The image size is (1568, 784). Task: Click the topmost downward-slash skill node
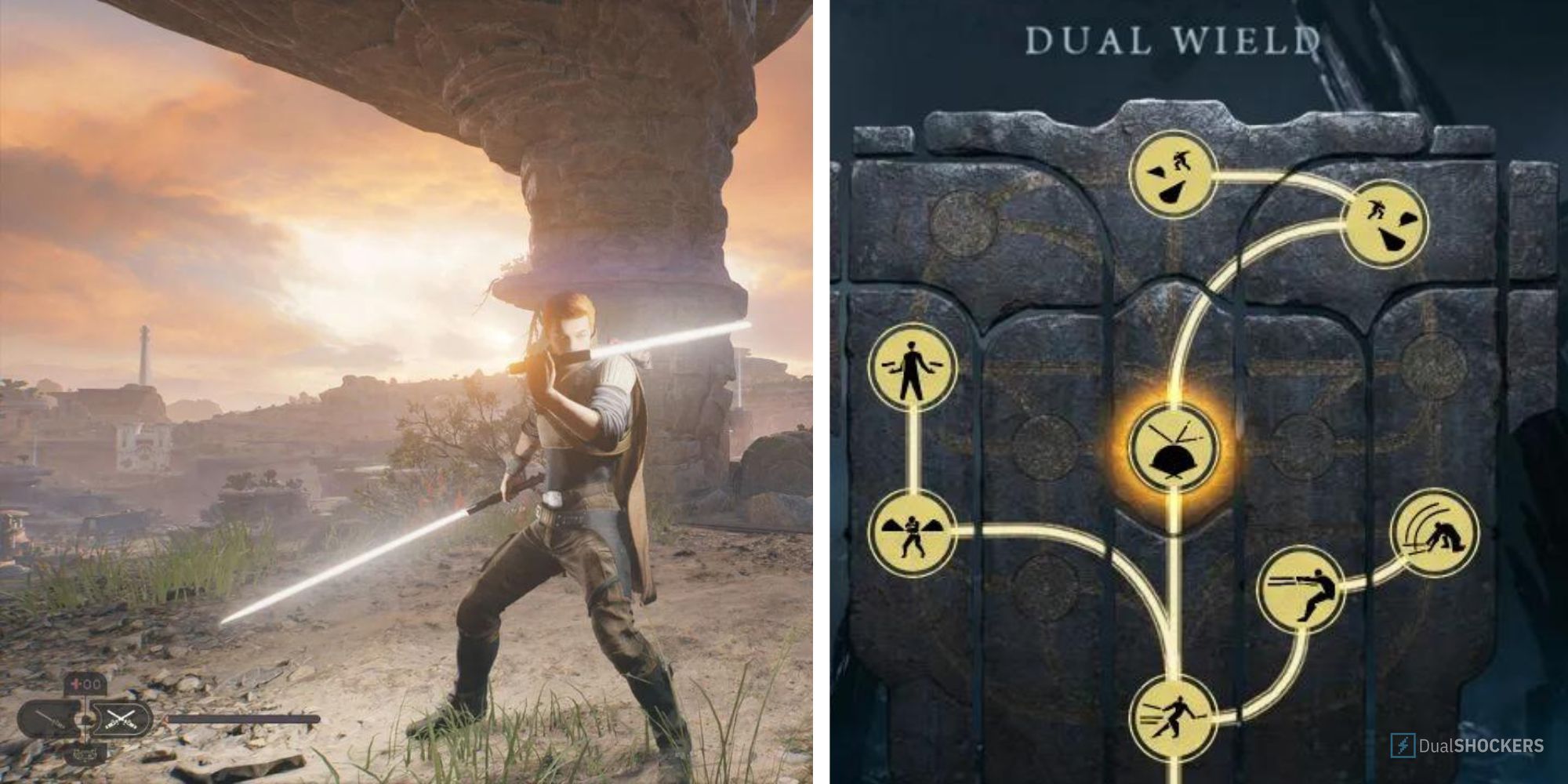1176,172
